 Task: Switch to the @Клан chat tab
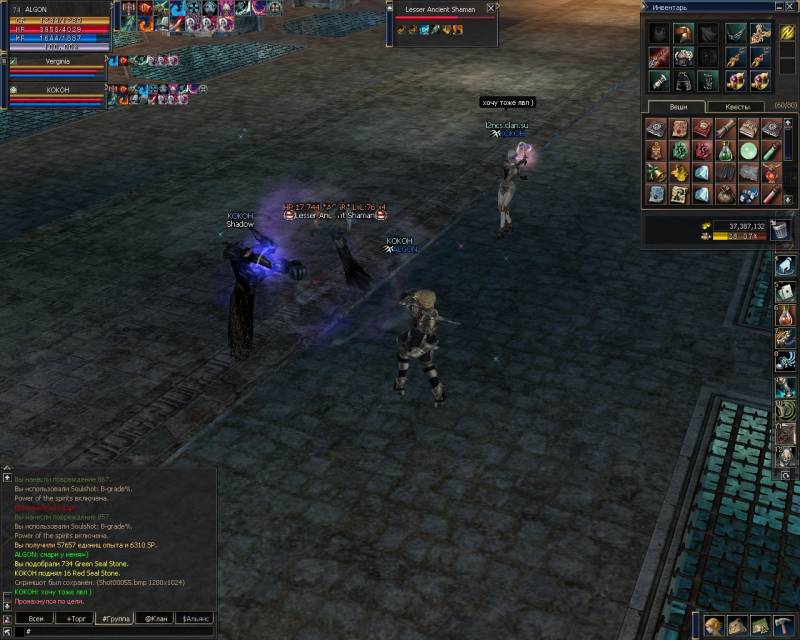coord(155,619)
